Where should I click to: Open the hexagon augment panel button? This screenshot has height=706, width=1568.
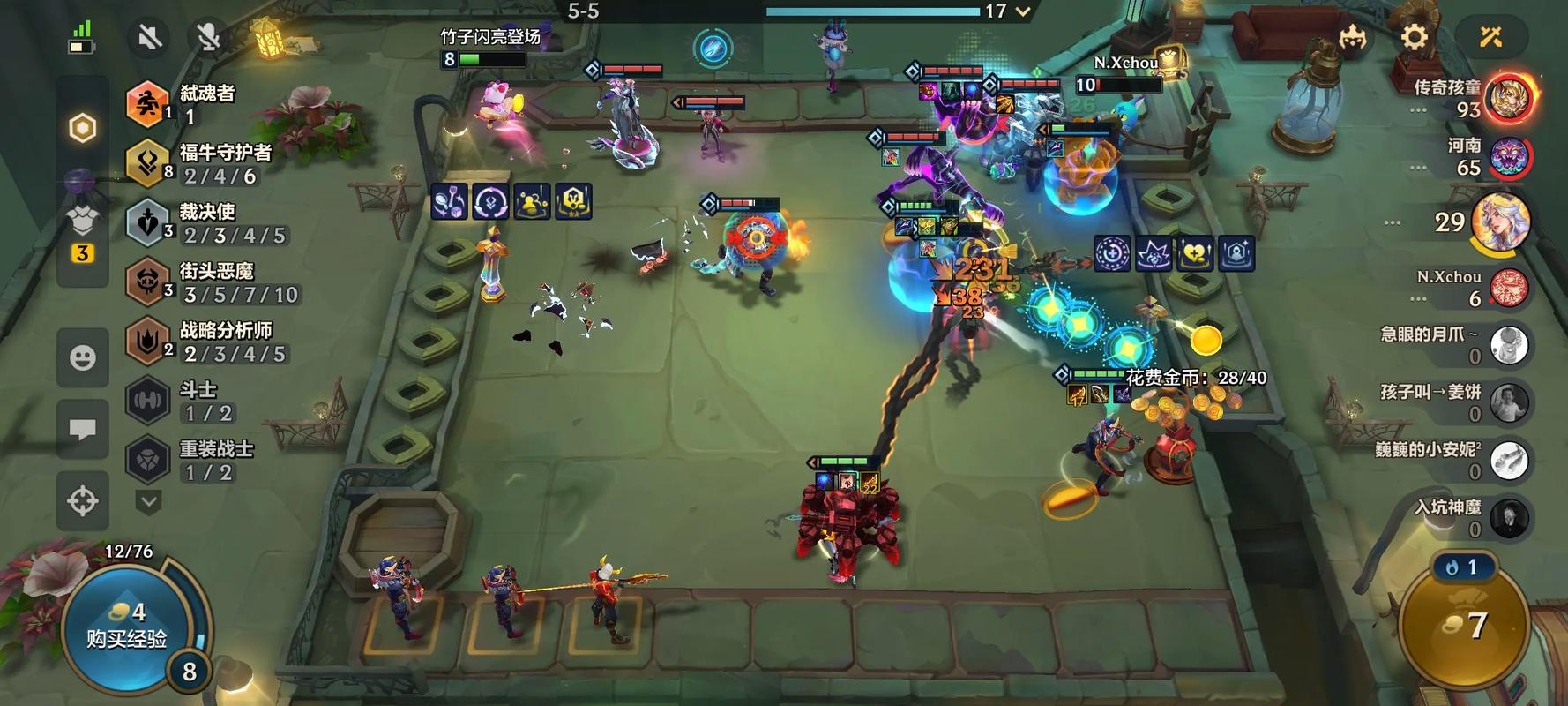(83, 128)
